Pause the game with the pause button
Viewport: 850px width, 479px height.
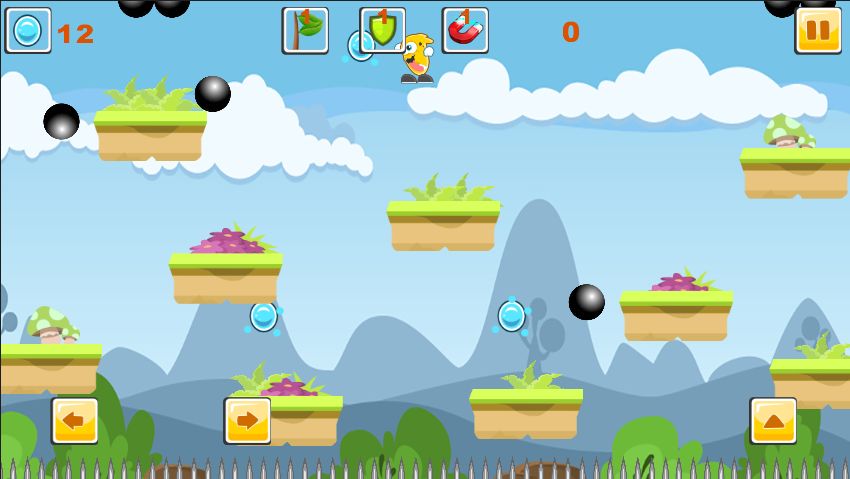817,30
